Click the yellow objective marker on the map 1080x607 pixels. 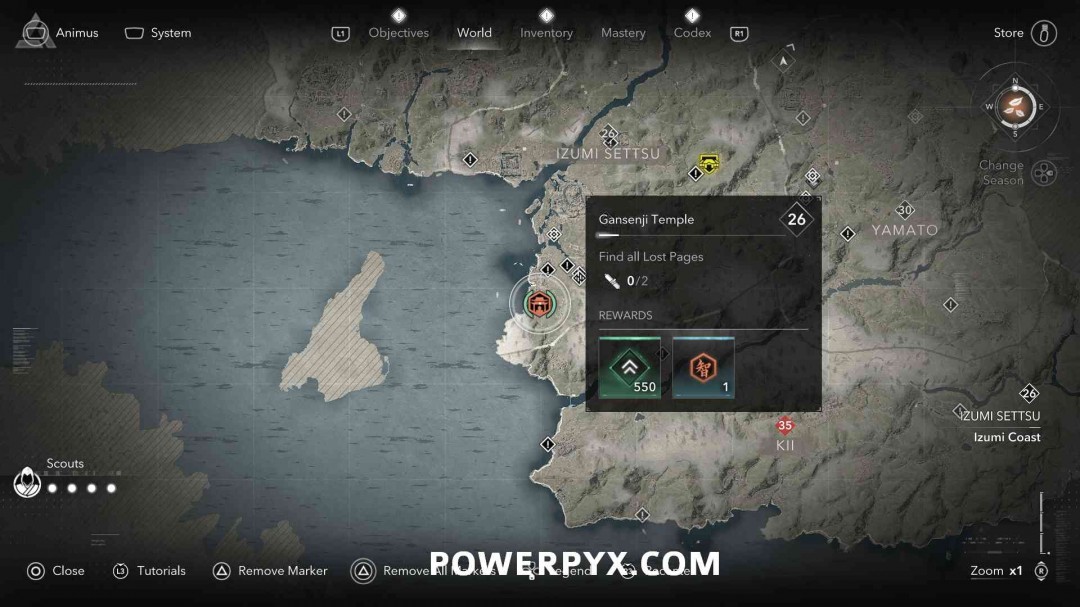(x=709, y=161)
